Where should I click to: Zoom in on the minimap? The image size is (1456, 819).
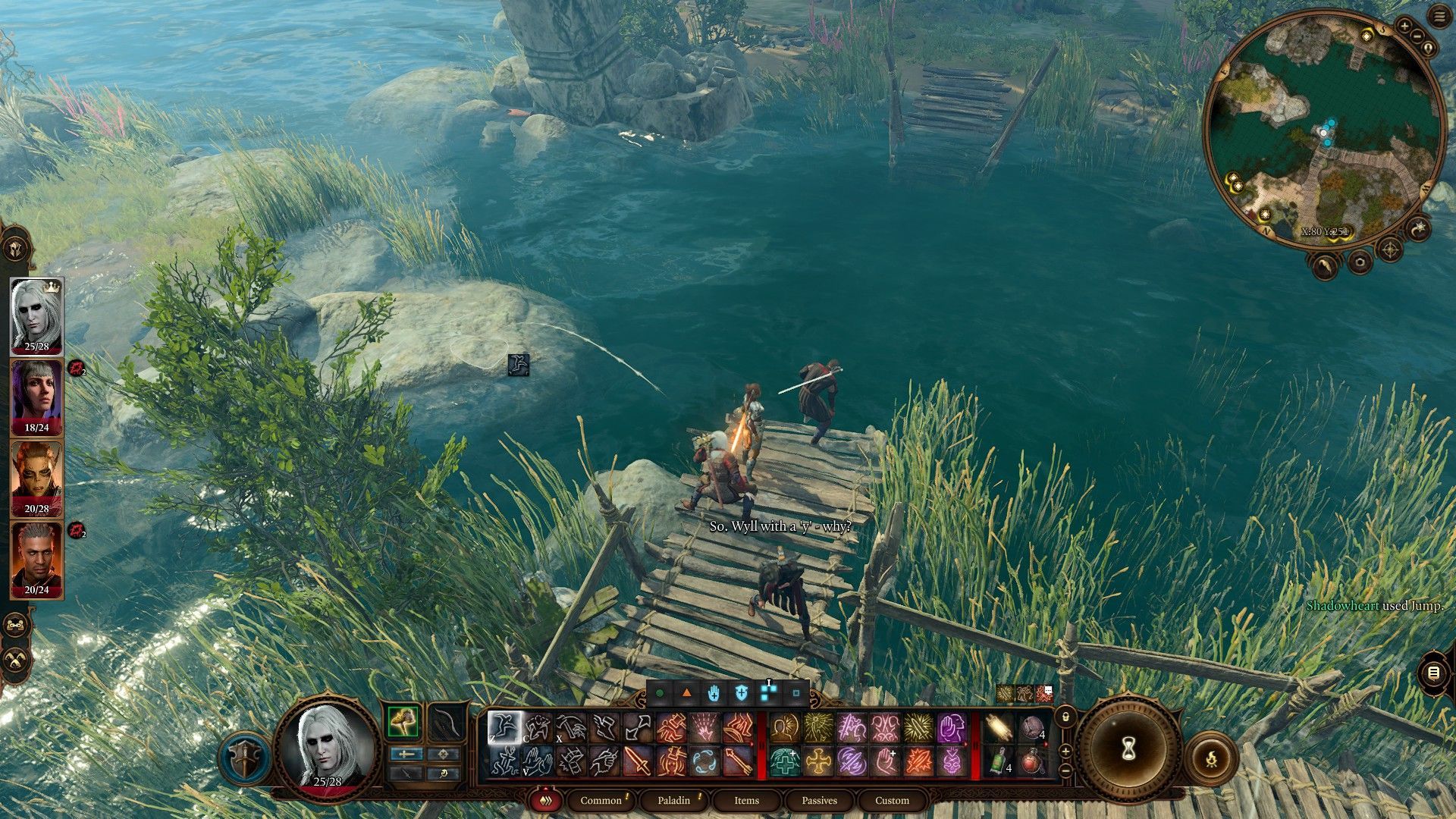1404,27
